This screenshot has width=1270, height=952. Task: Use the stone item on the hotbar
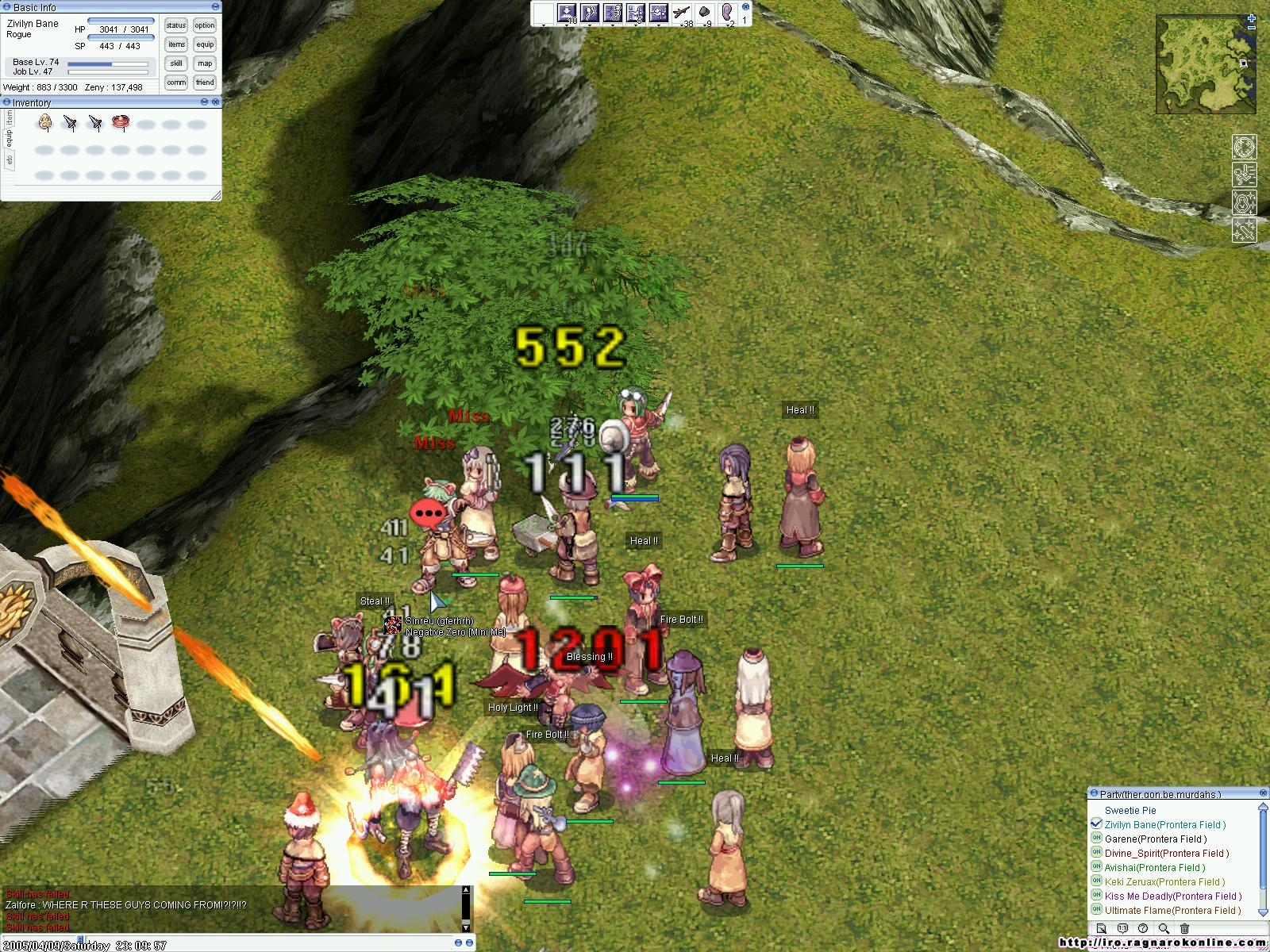point(704,13)
